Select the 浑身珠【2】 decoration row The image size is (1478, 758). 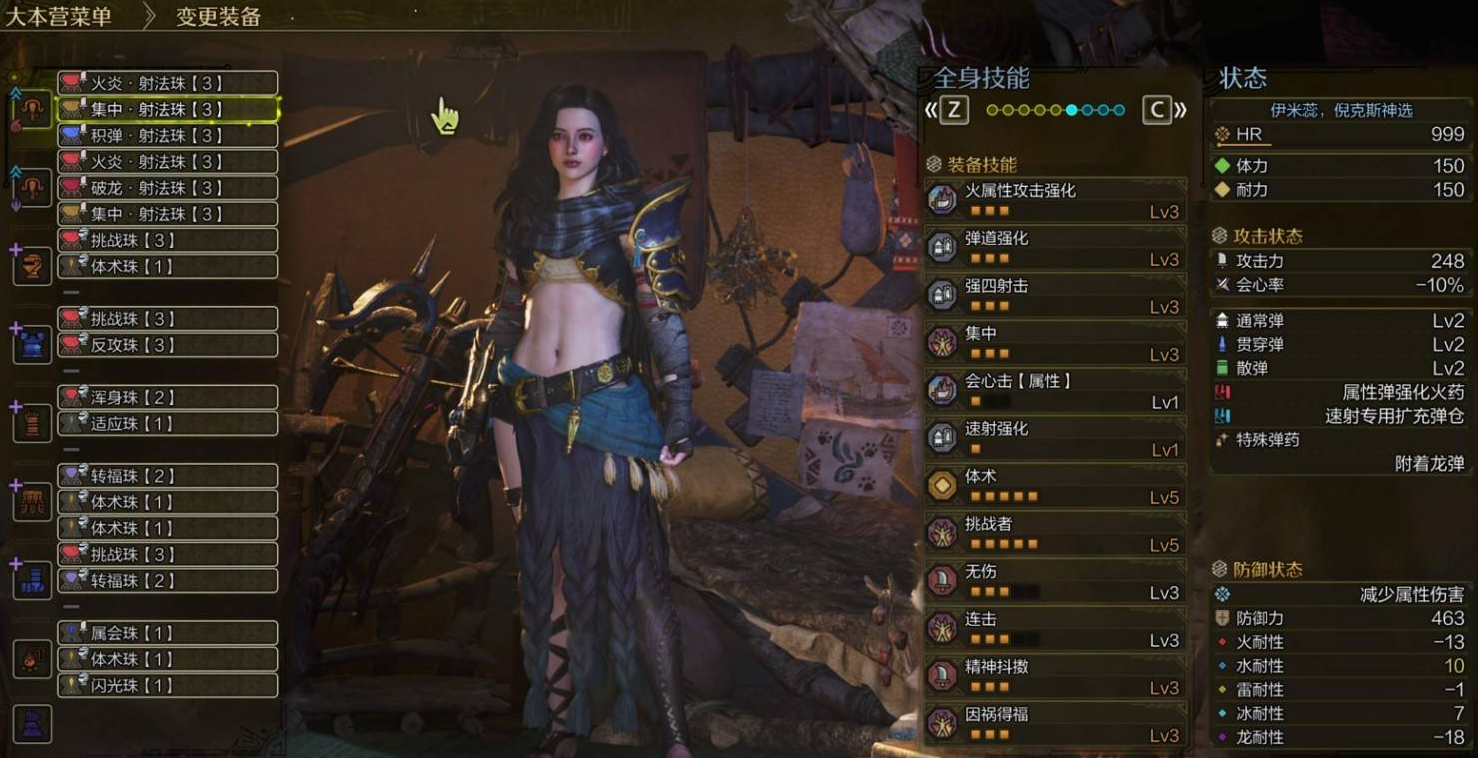(167, 397)
